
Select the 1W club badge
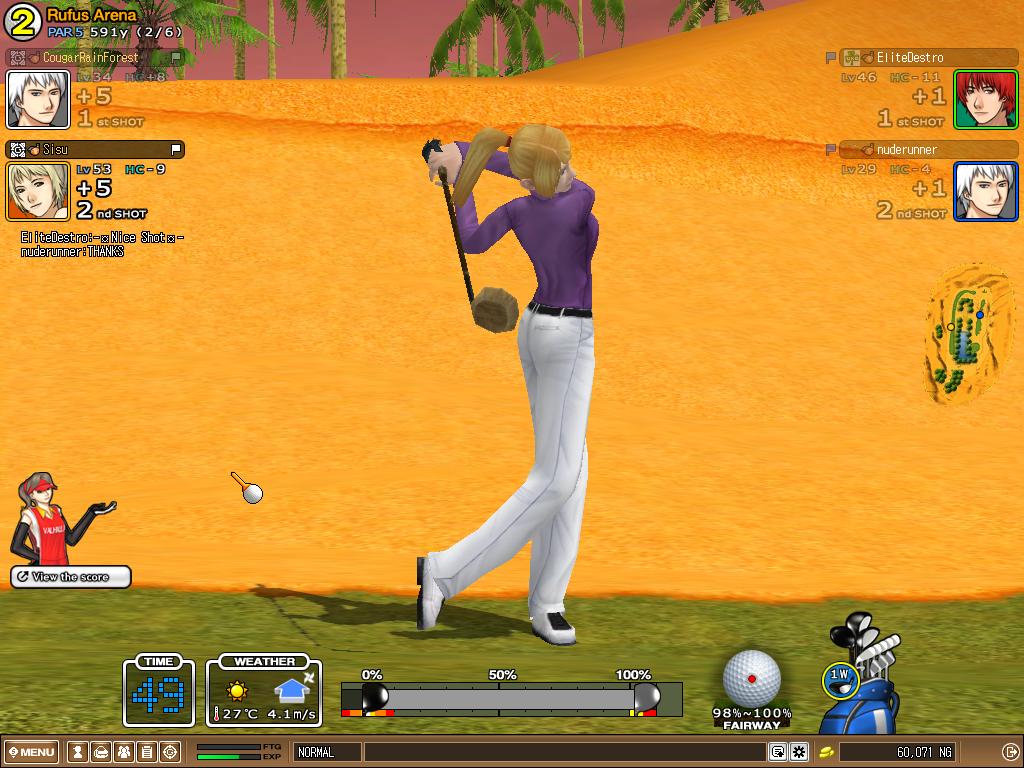(840, 677)
